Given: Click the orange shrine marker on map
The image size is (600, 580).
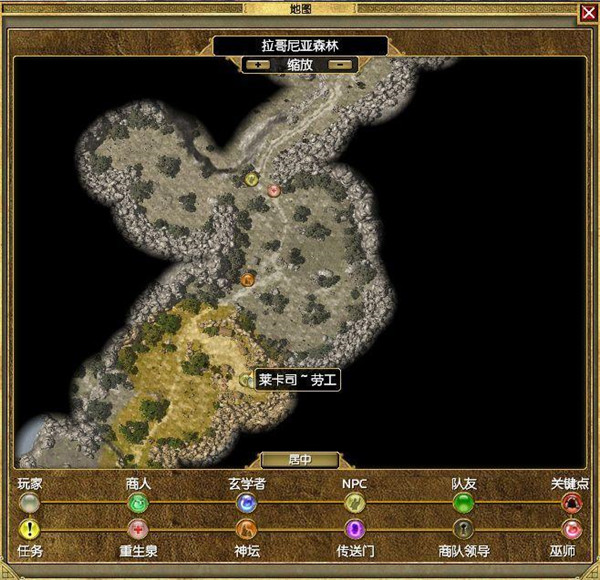Looking at the screenshot, I should tap(248, 280).
